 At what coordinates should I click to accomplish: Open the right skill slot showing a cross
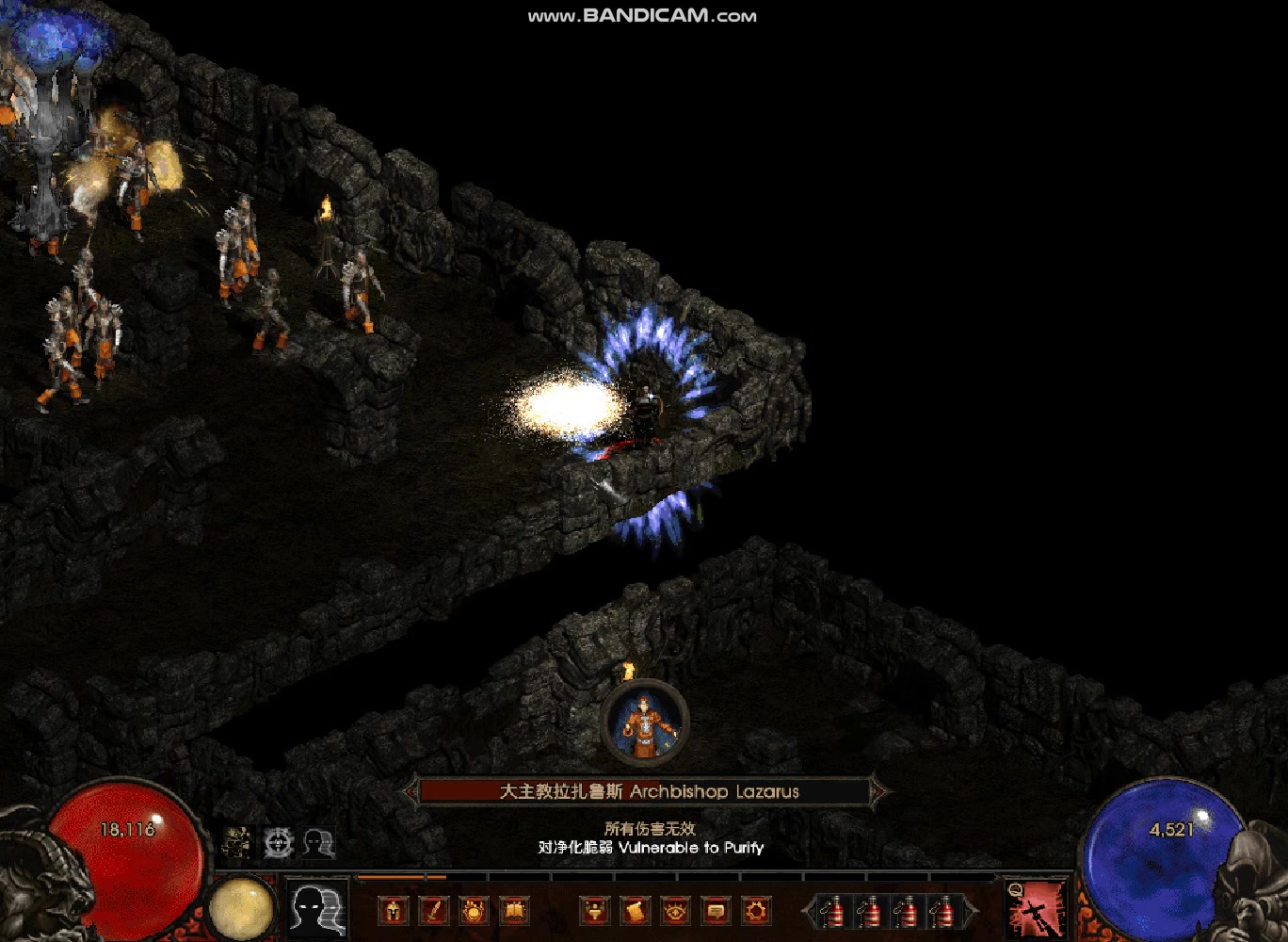coord(1038,910)
